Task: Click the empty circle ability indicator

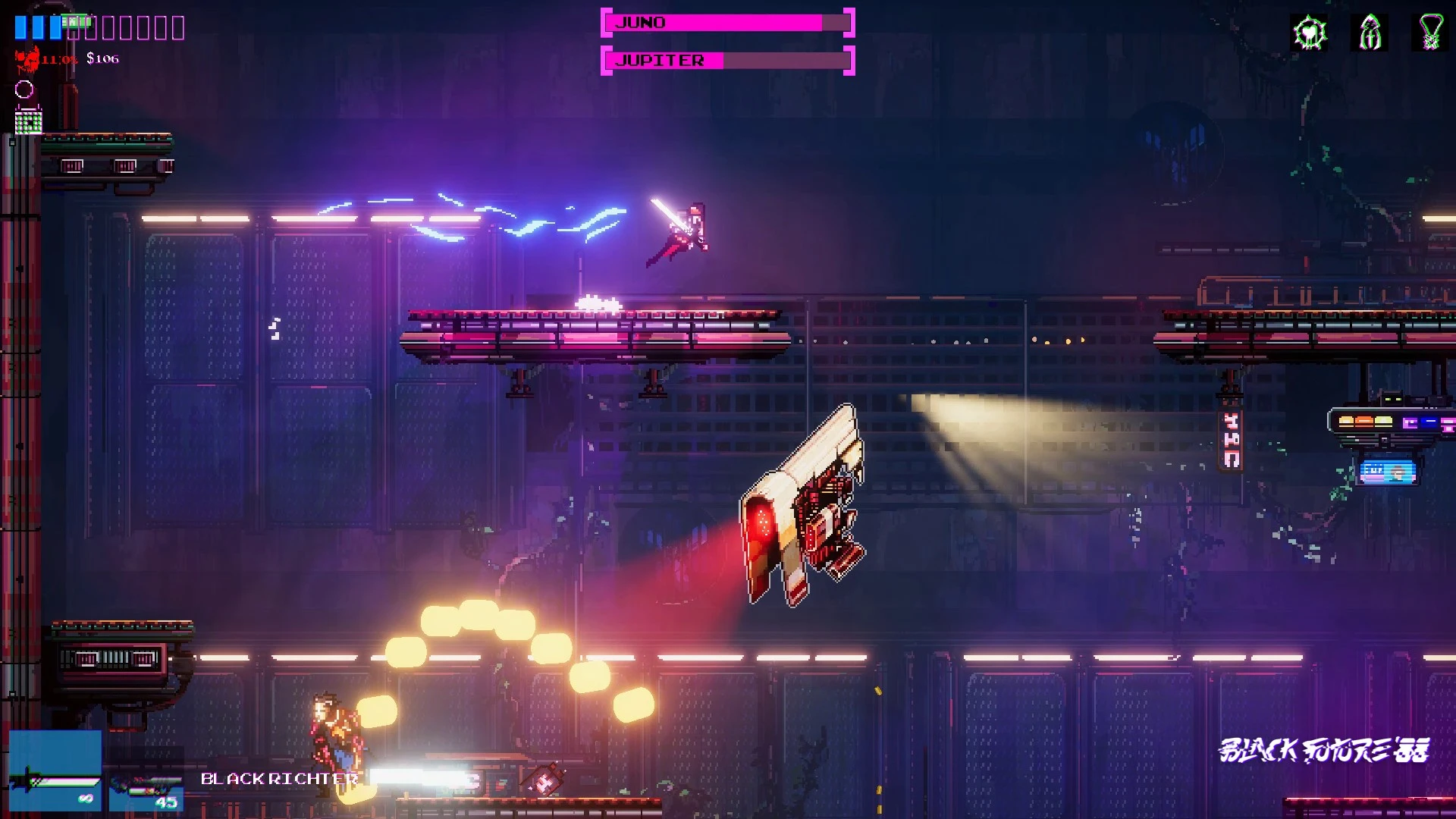Action: [x=24, y=89]
